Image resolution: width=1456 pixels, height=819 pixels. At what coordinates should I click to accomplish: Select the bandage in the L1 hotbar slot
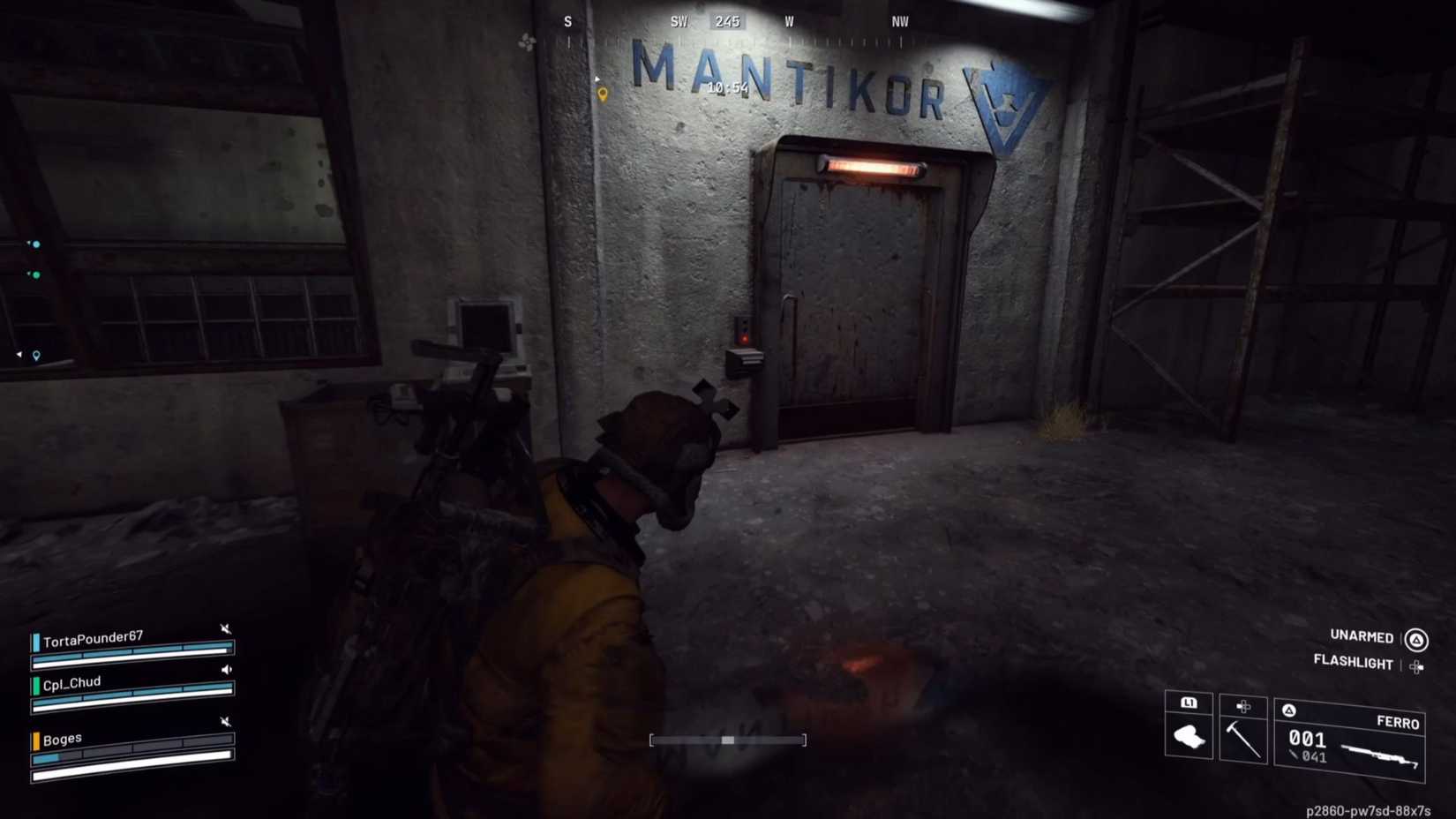point(1190,737)
